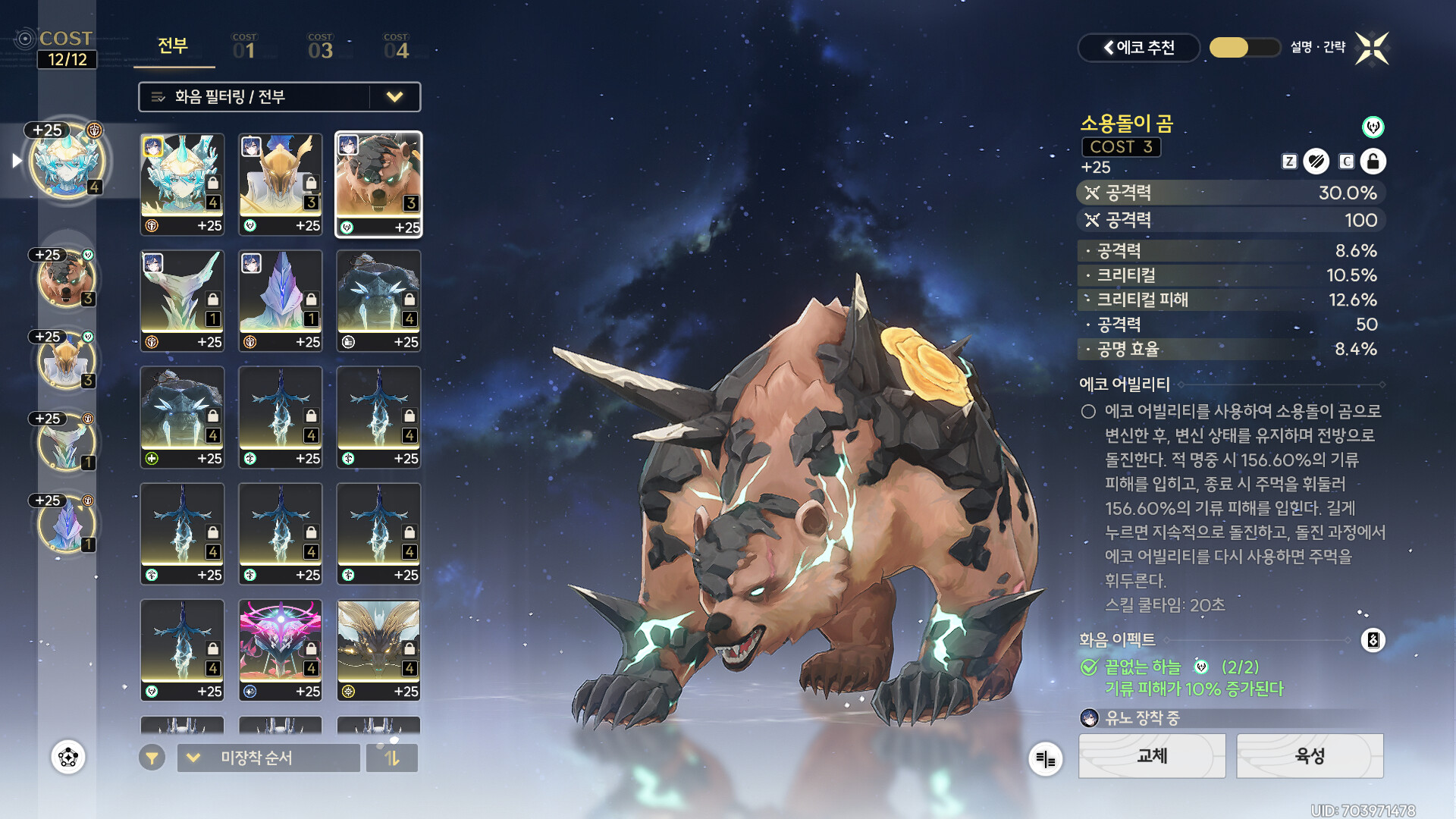The height and width of the screenshot is (819, 1456).
Task: Select the COST 3 filter tab
Action: (320, 47)
